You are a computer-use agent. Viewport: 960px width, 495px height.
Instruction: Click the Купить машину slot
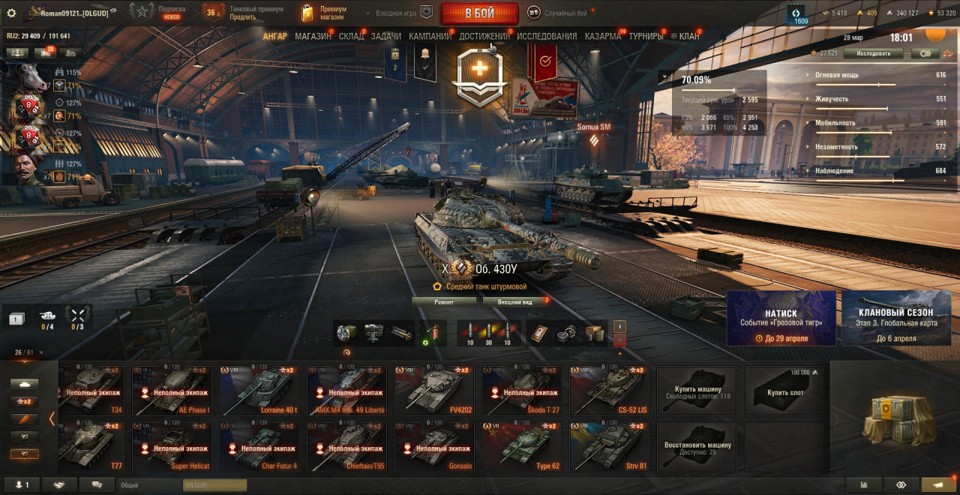point(696,390)
